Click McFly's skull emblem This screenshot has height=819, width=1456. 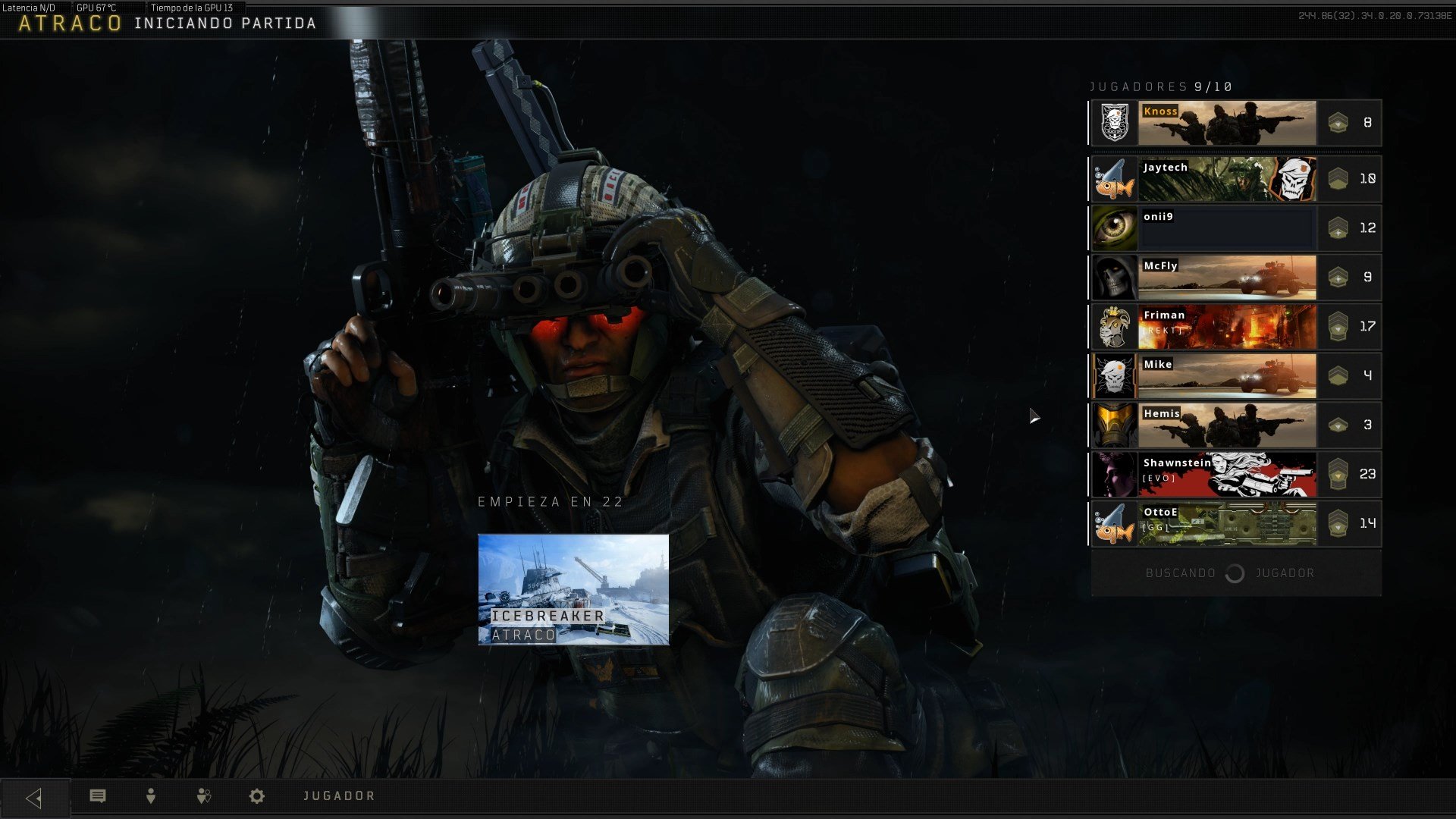[1115, 278]
